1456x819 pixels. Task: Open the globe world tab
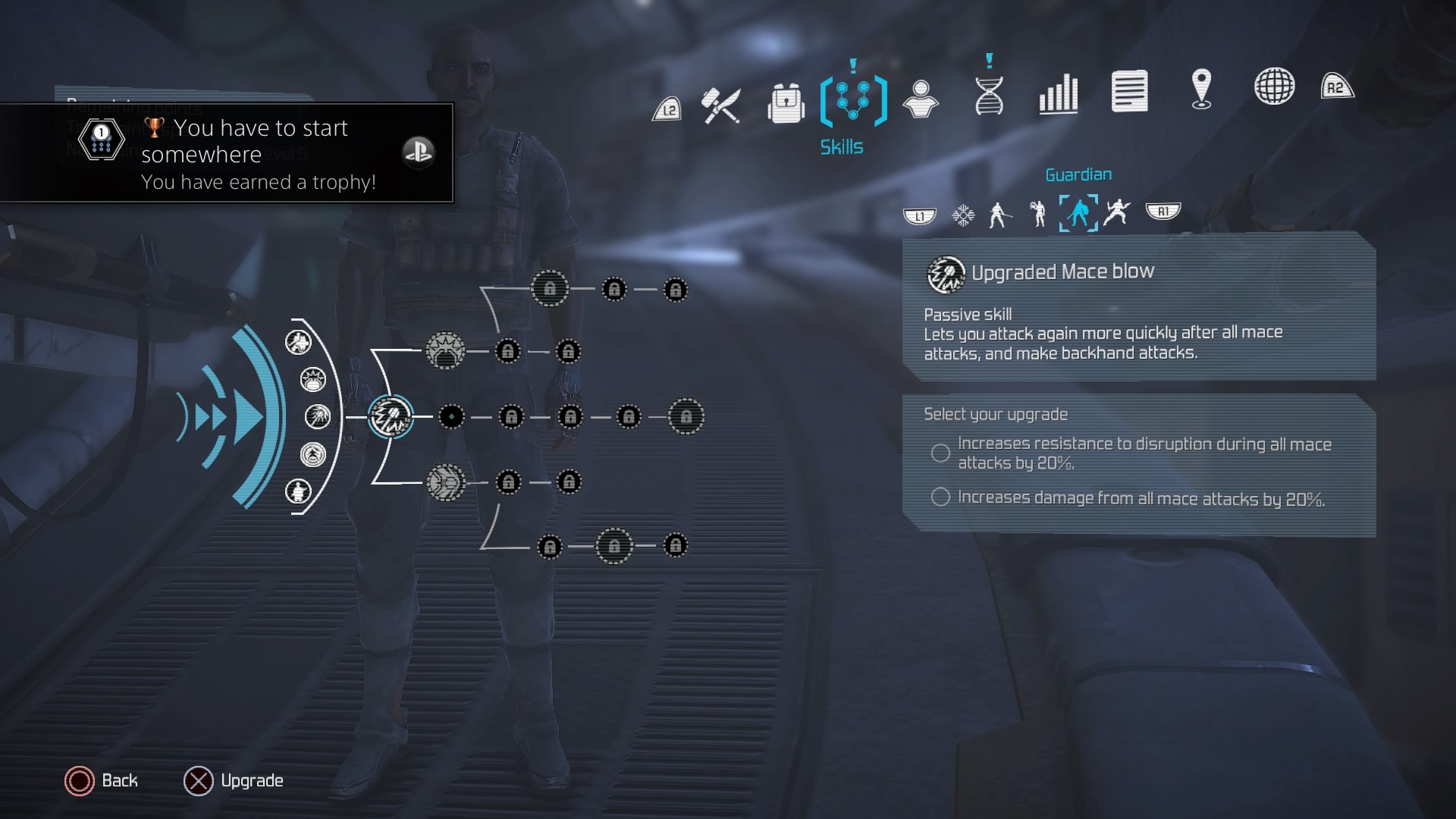(1274, 86)
